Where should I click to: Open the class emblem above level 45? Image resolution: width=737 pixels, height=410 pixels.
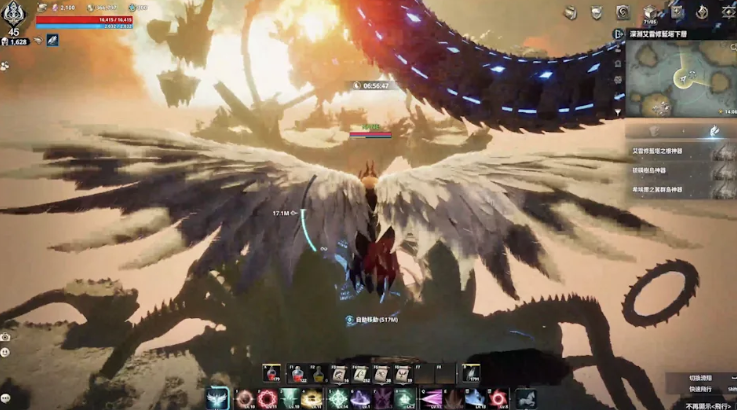pos(15,15)
